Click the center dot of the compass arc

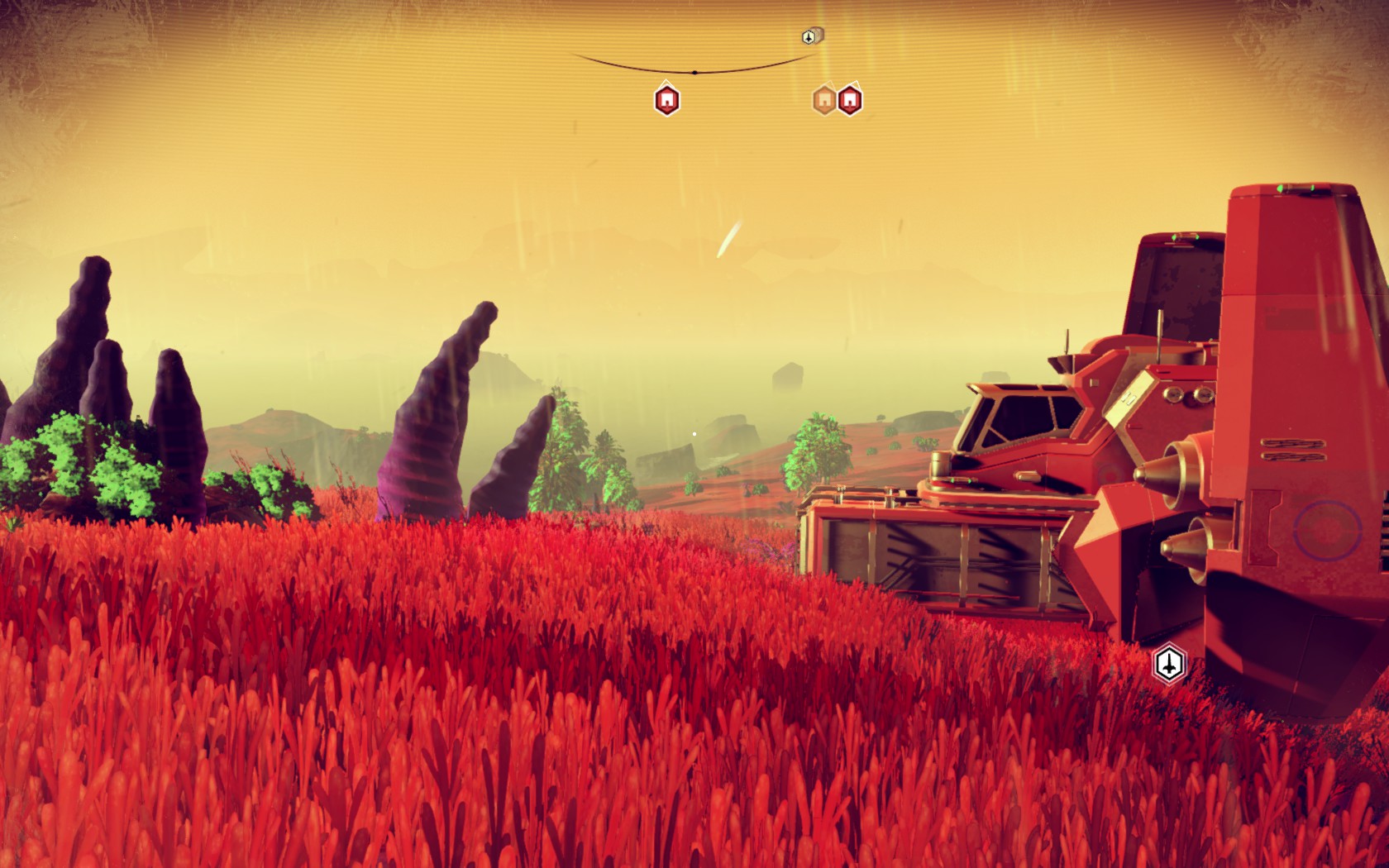(694, 73)
